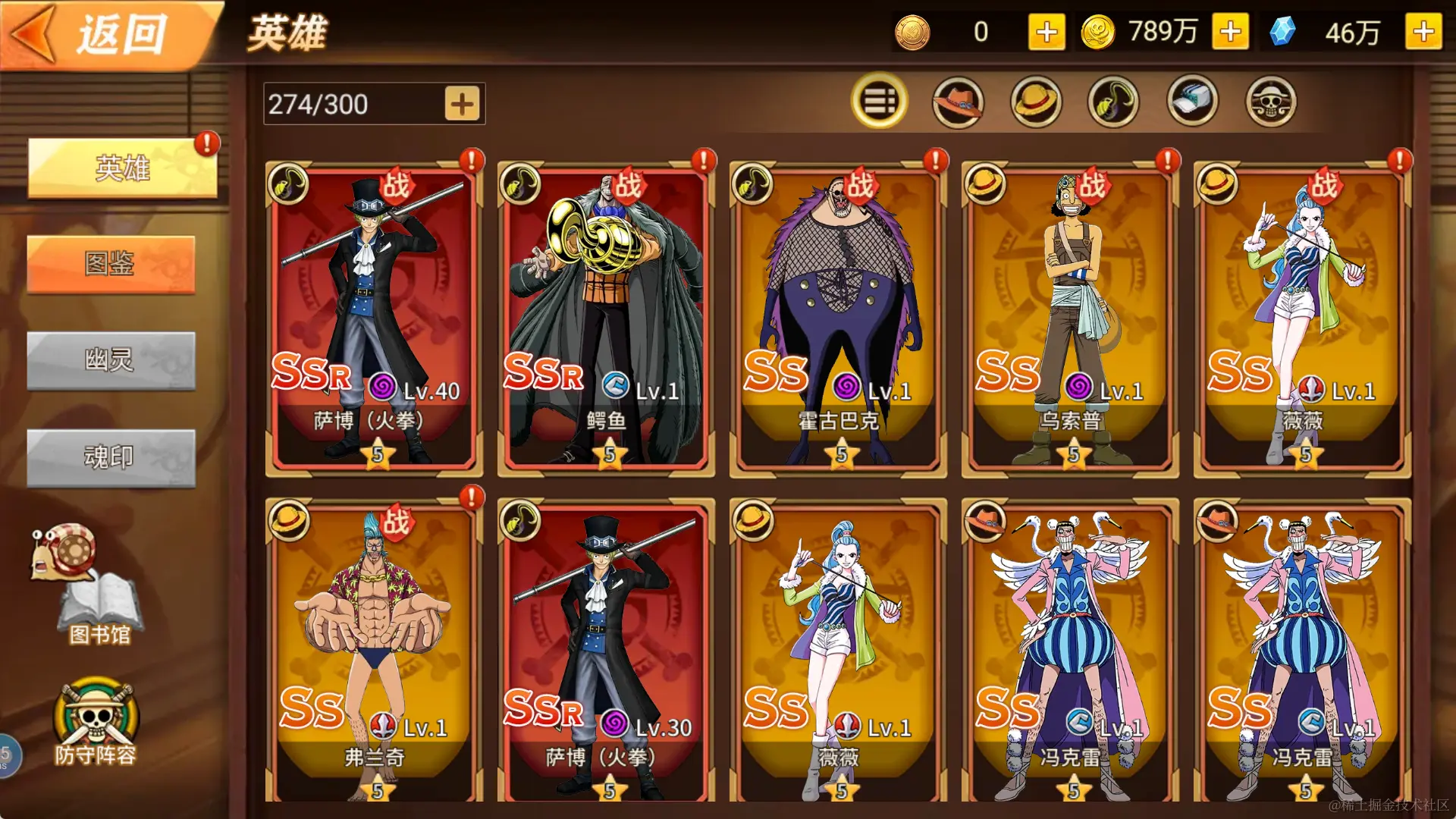
Task: Add gold coins beside 789万
Action: click(1230, 32)
